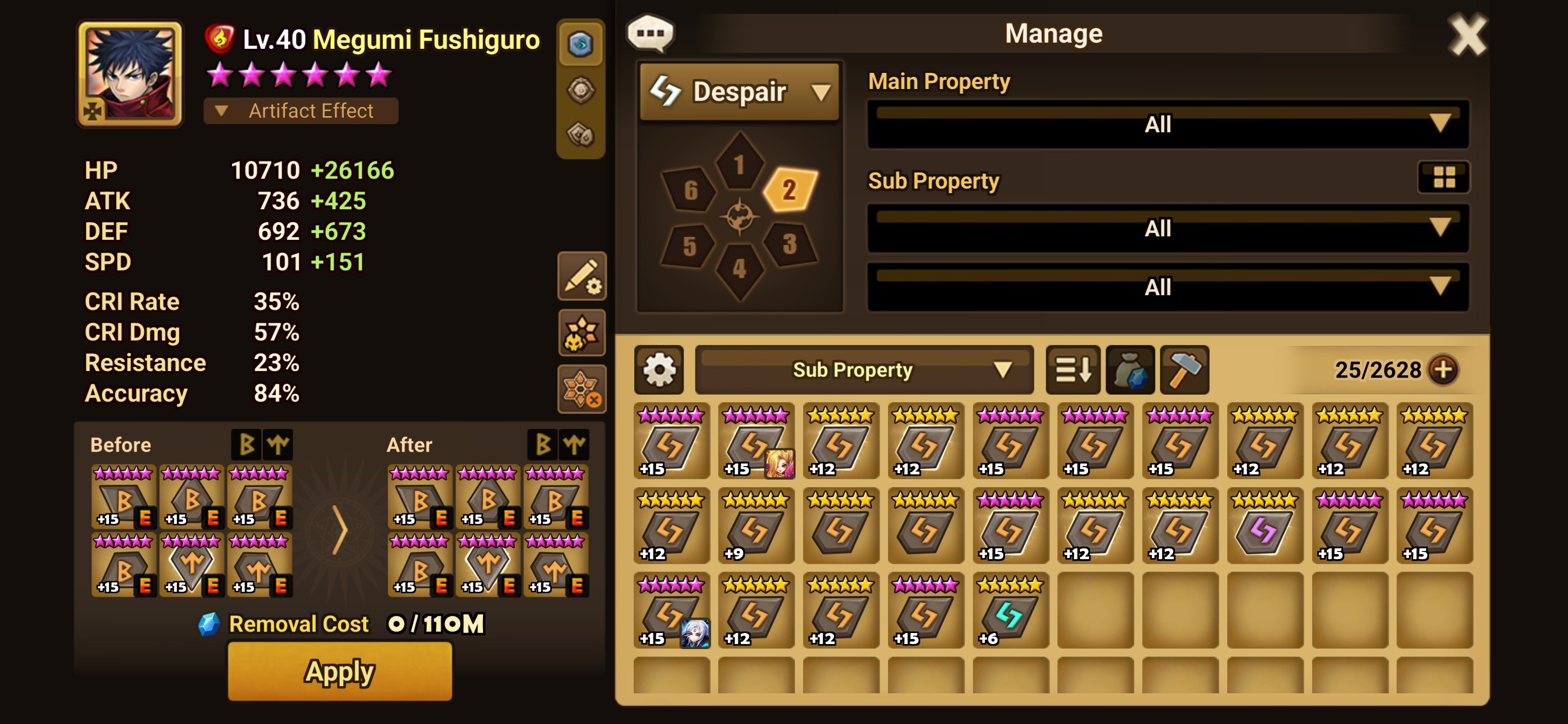The width and height of the screenshot is (1568, 724).
Task: Click Megumi Fushiguro's portrait
Action: click(x=130, y=74)
